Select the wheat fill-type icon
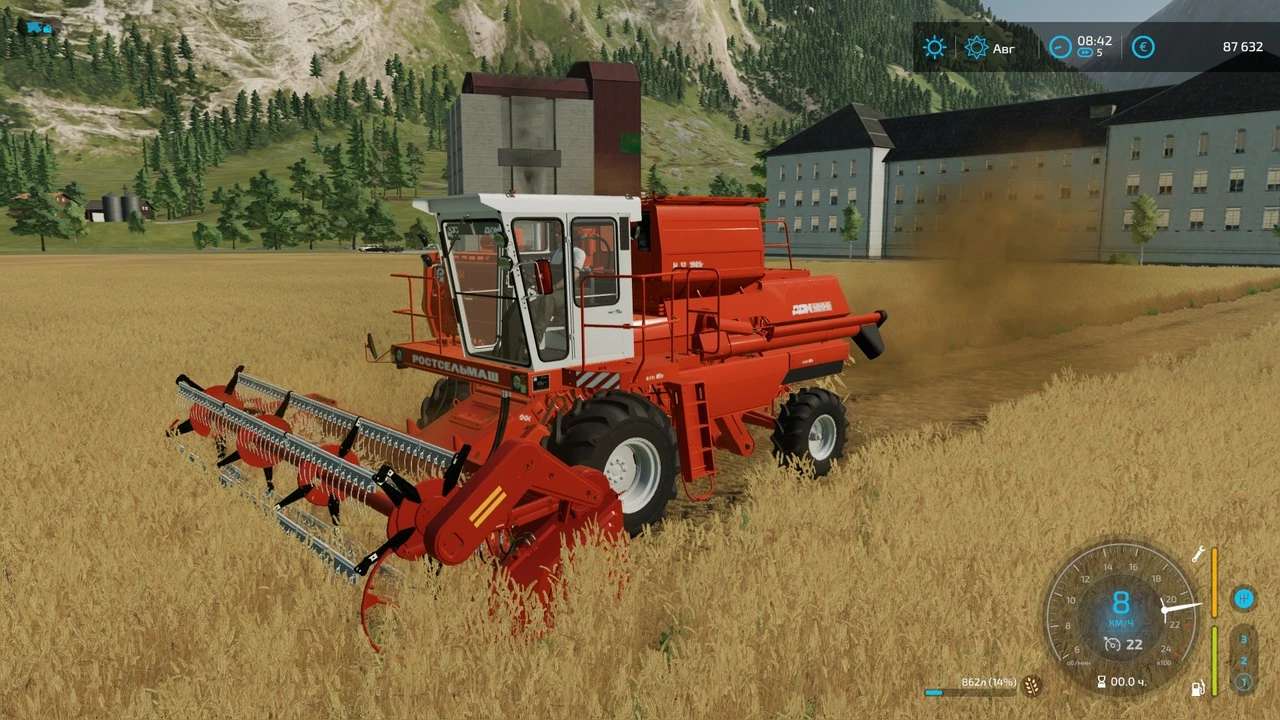The image size is (1280, 720). (1031, 686)
